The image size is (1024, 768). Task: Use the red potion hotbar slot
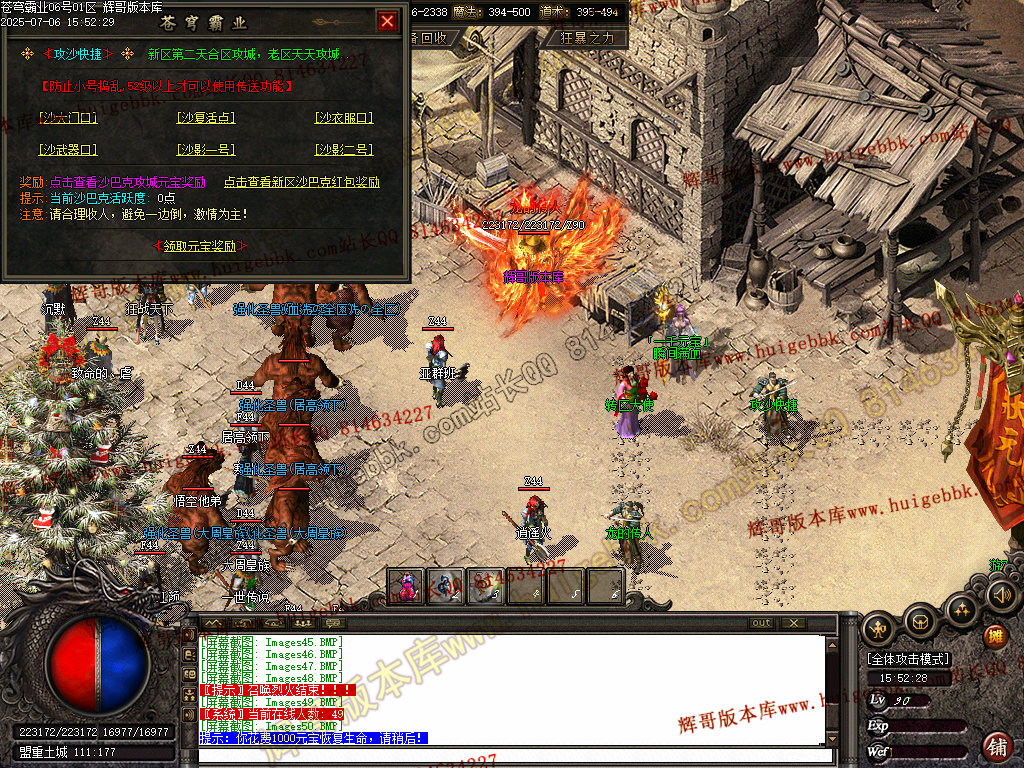[x=405, y=586]
